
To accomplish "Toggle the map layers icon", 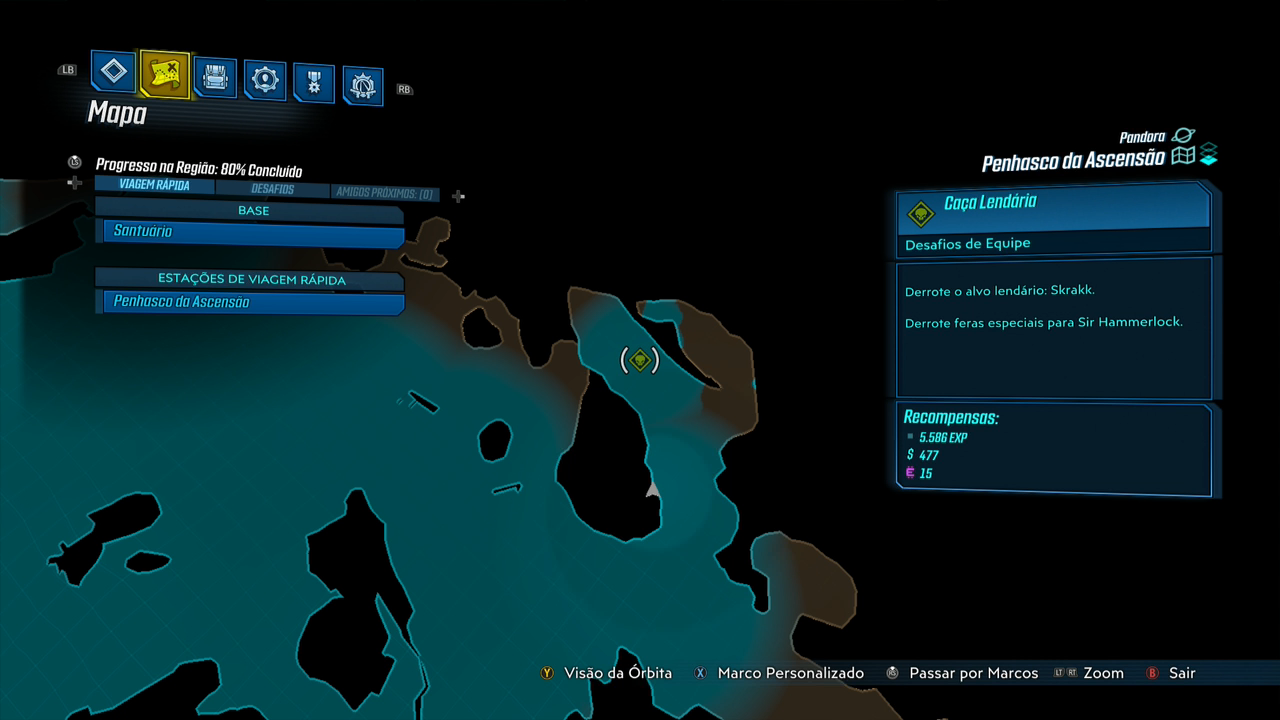I will coord(1209,155).
